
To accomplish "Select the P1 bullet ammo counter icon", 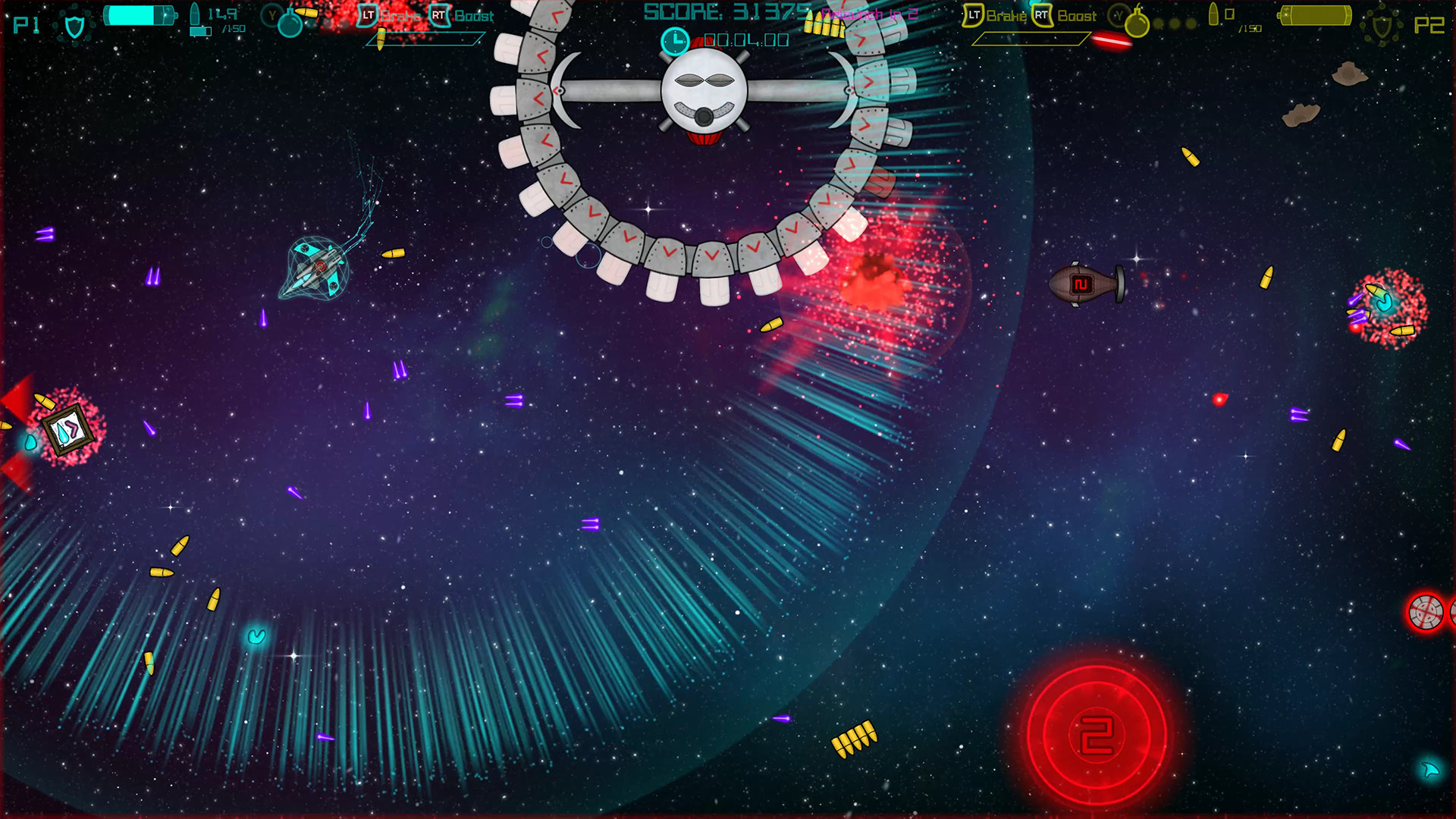I will (193, 15).
